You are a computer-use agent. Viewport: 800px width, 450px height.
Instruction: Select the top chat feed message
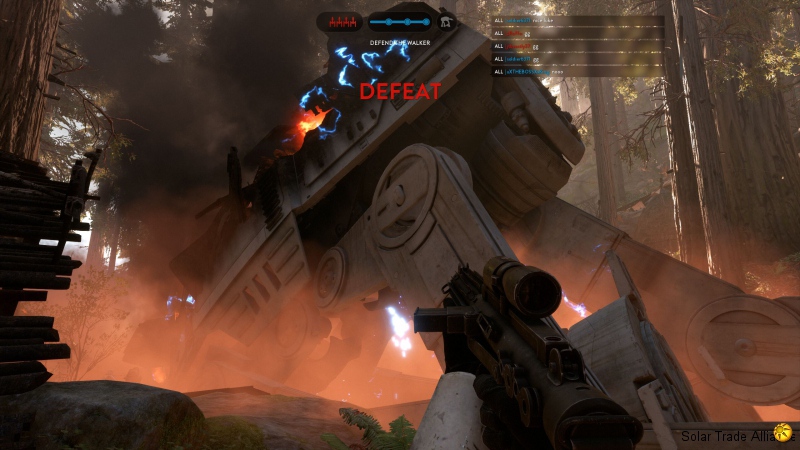pos(540,19)
